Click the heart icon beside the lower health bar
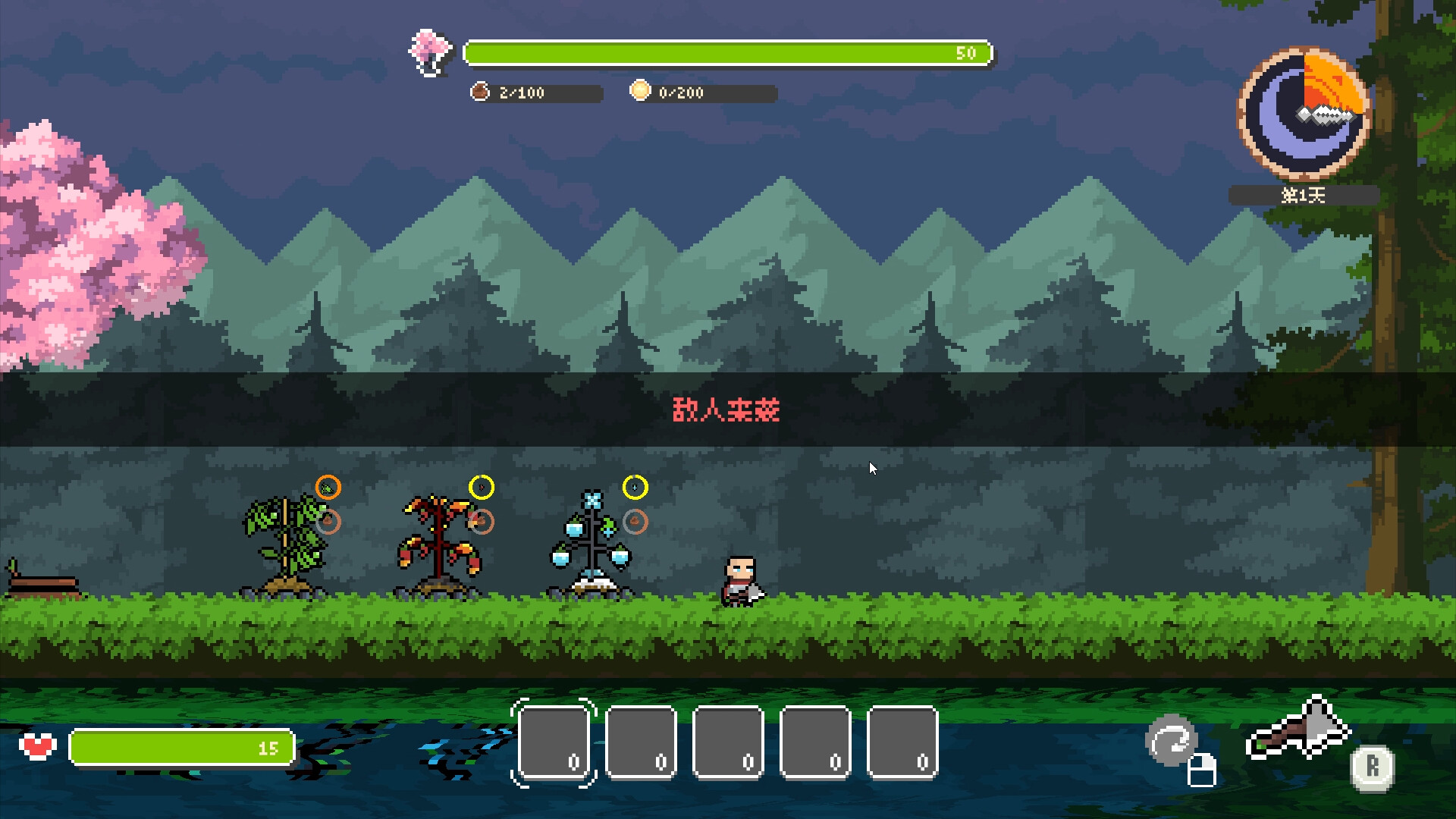This screenshot has height=819, width=1456. [39, 747]
